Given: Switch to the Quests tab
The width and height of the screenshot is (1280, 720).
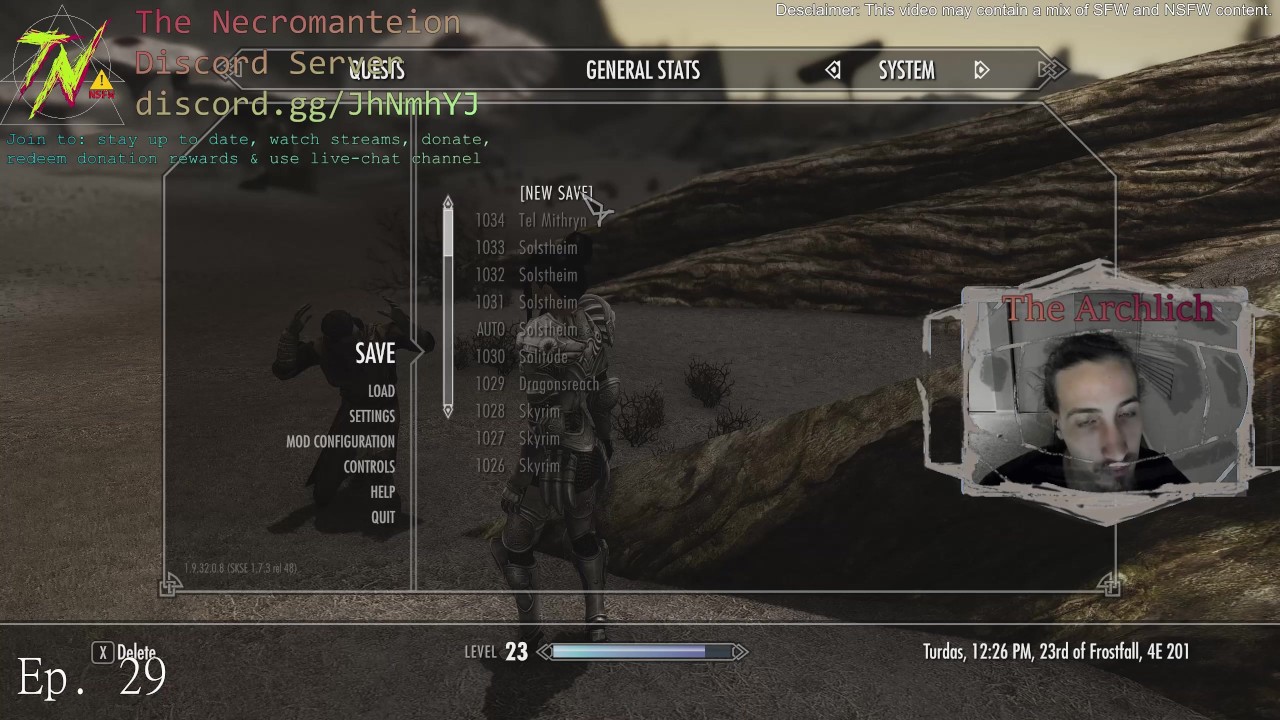Looking at the screenshot, I should pos(377,70).
